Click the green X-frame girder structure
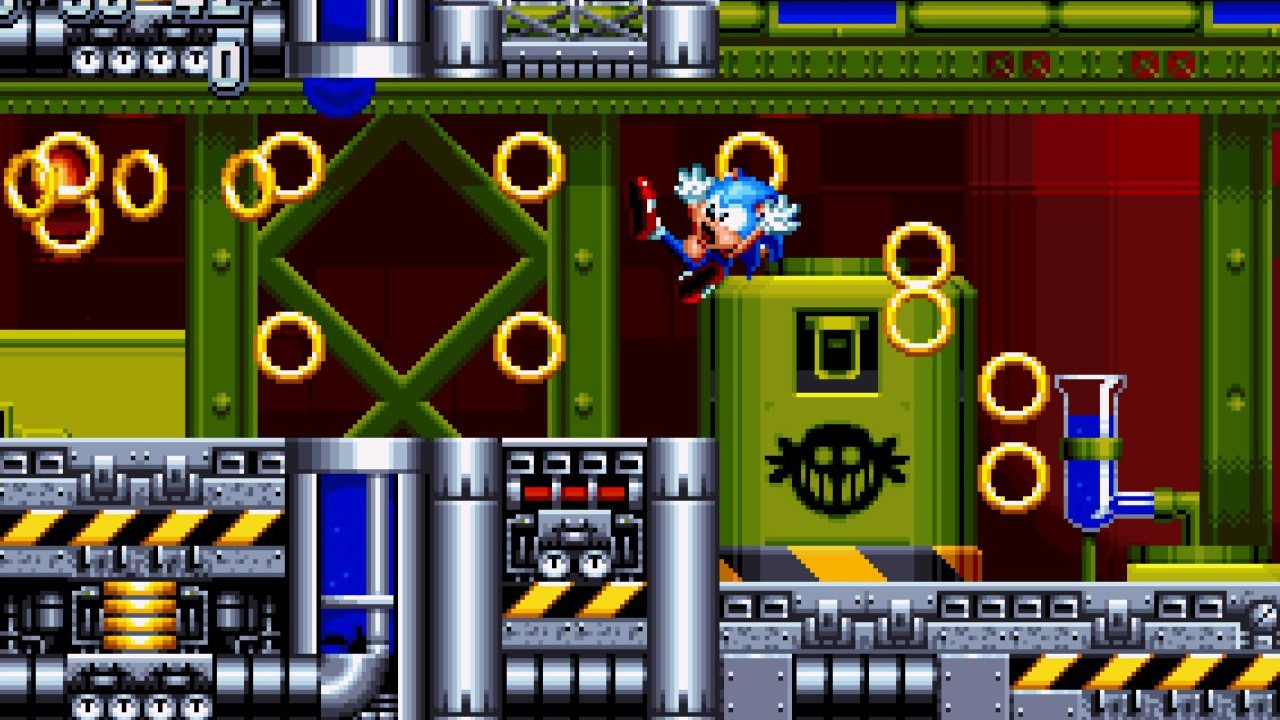 tap(400, 270)
